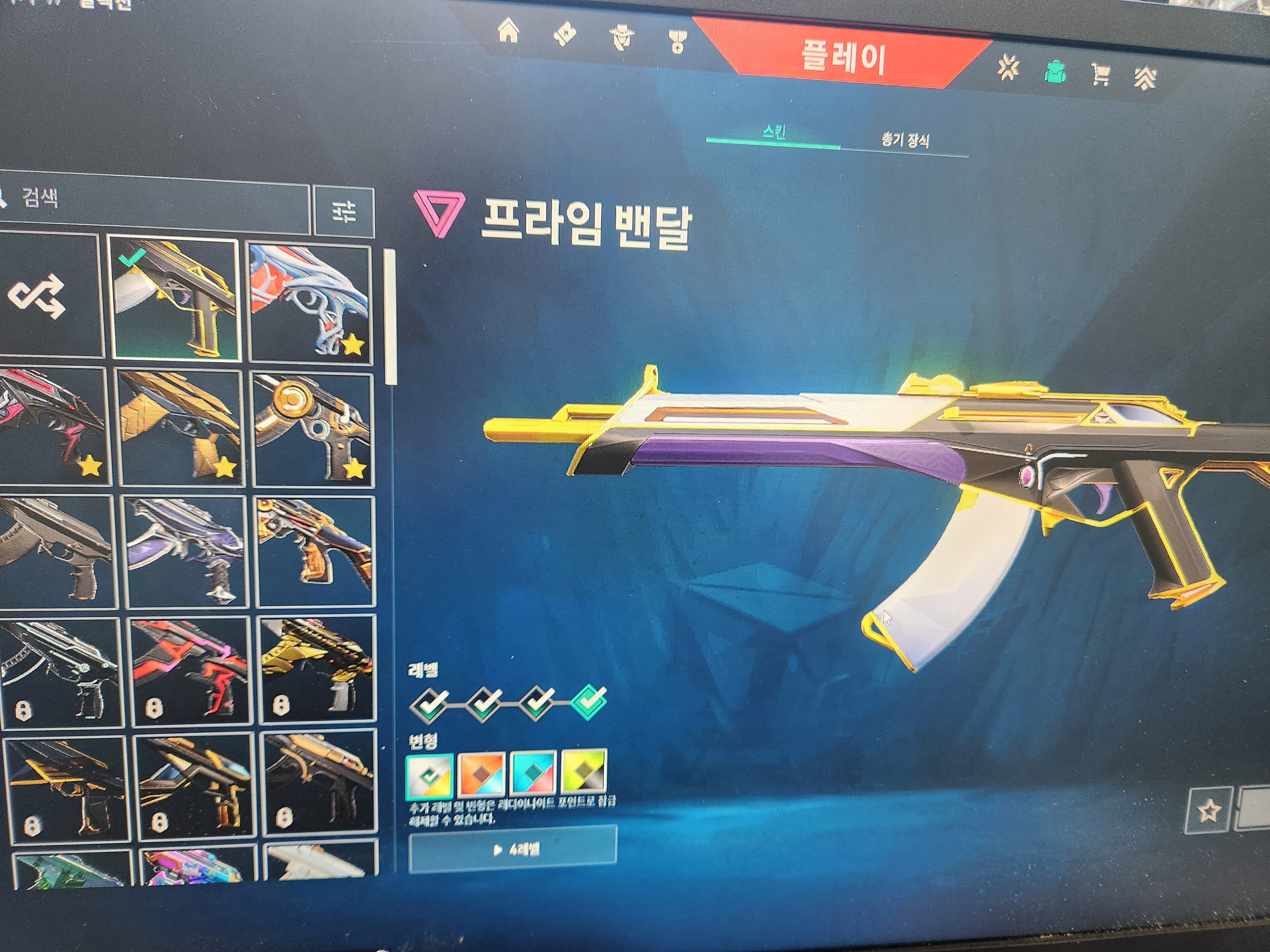Choose the random shuffle skin tile
This screenshot has height=952, width=1270.
pos(40,296)
